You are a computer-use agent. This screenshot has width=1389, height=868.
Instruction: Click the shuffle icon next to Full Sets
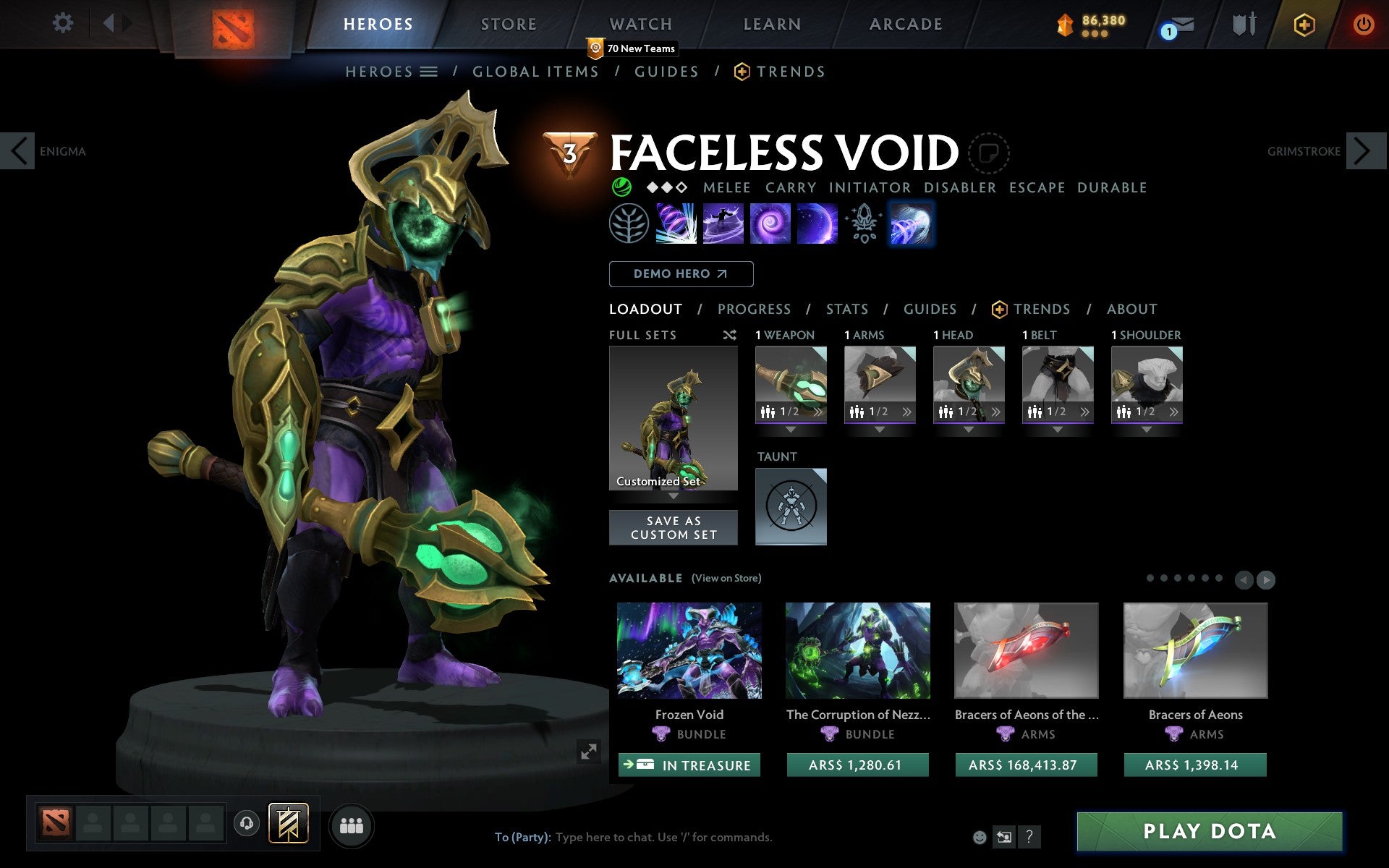pos(731,335)
